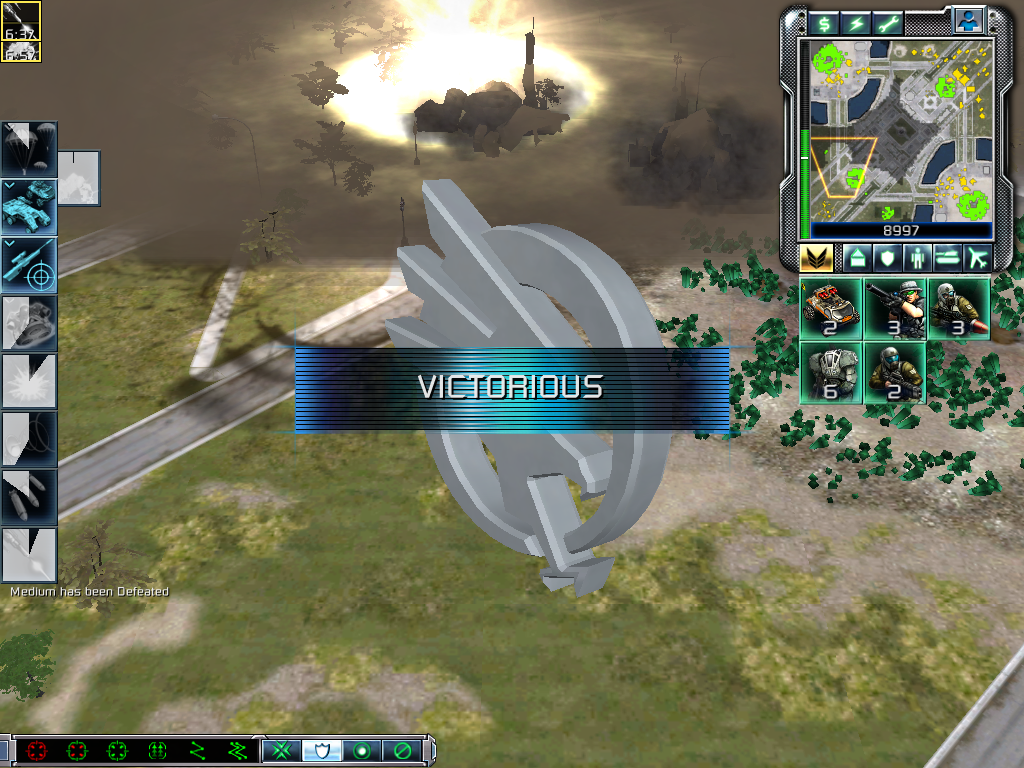Select the gold chevron production tab
The height and width of the screenshot is (768, 1024).
point(817,258)
